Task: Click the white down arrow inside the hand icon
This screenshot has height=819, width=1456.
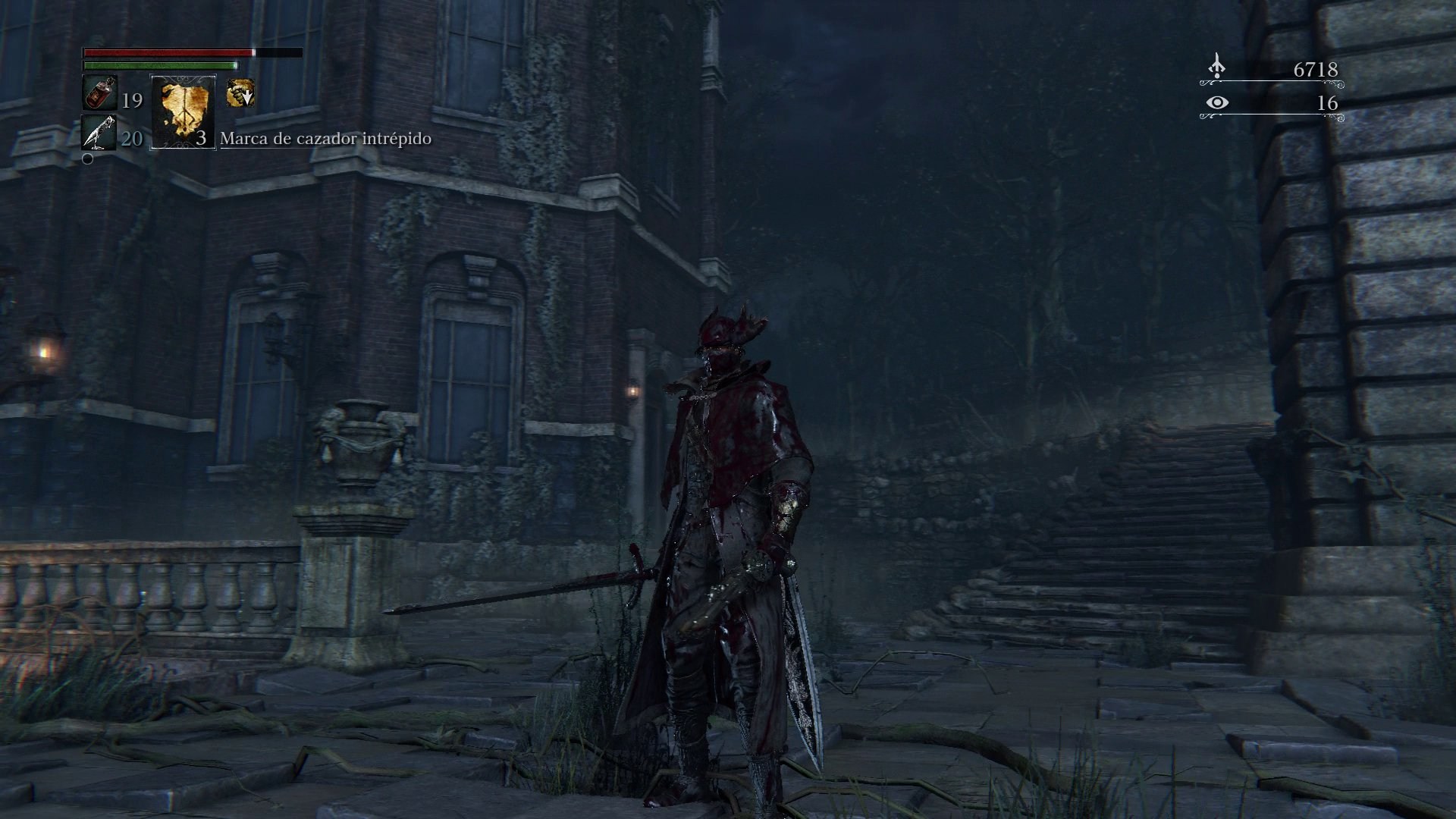Action: pyautogui.click(x=248, y=99)
